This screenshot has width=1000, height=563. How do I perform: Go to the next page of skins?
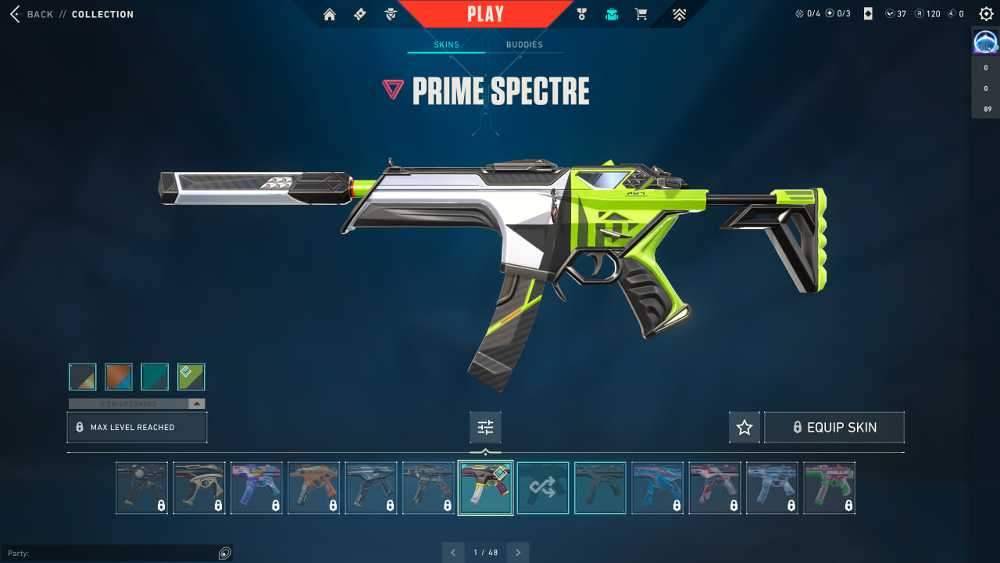point(517,552)
